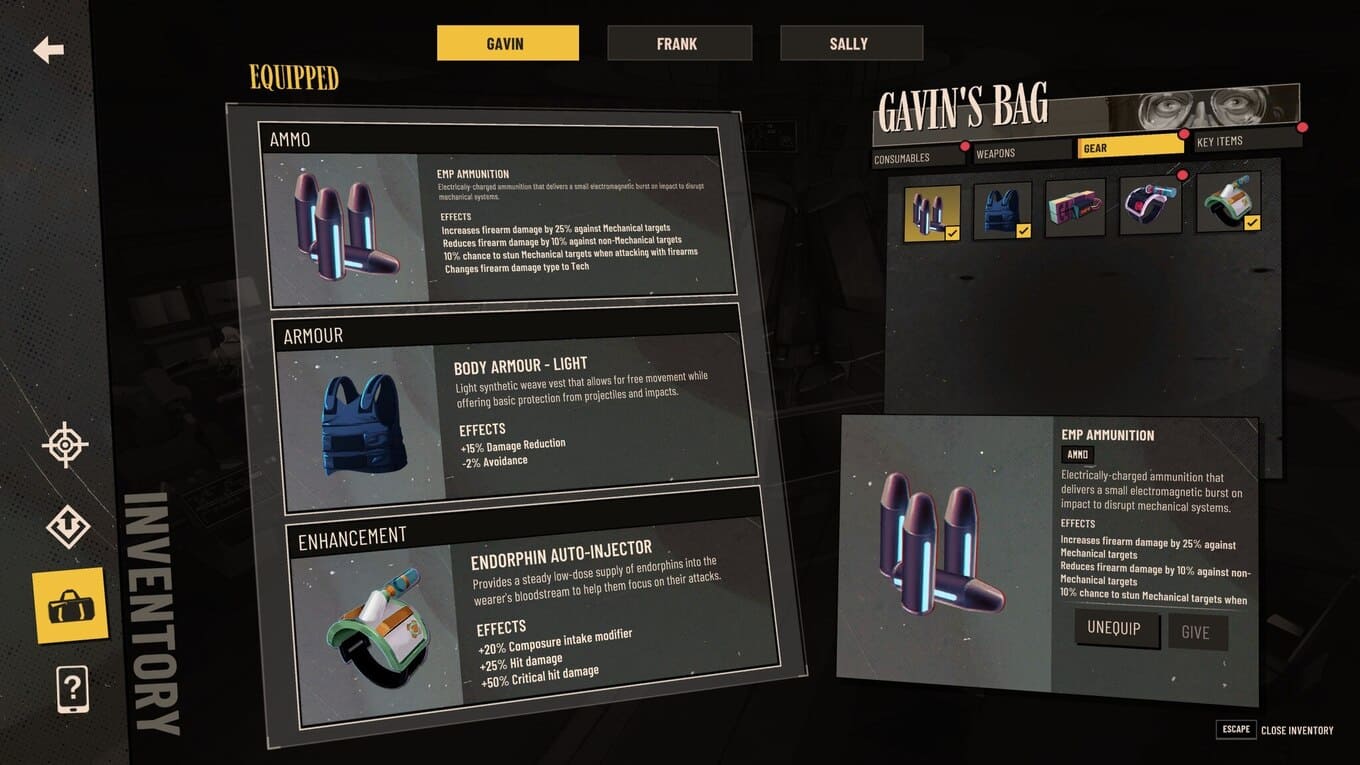
Task: Select the light body armour bag slot
Action: 1002,210
